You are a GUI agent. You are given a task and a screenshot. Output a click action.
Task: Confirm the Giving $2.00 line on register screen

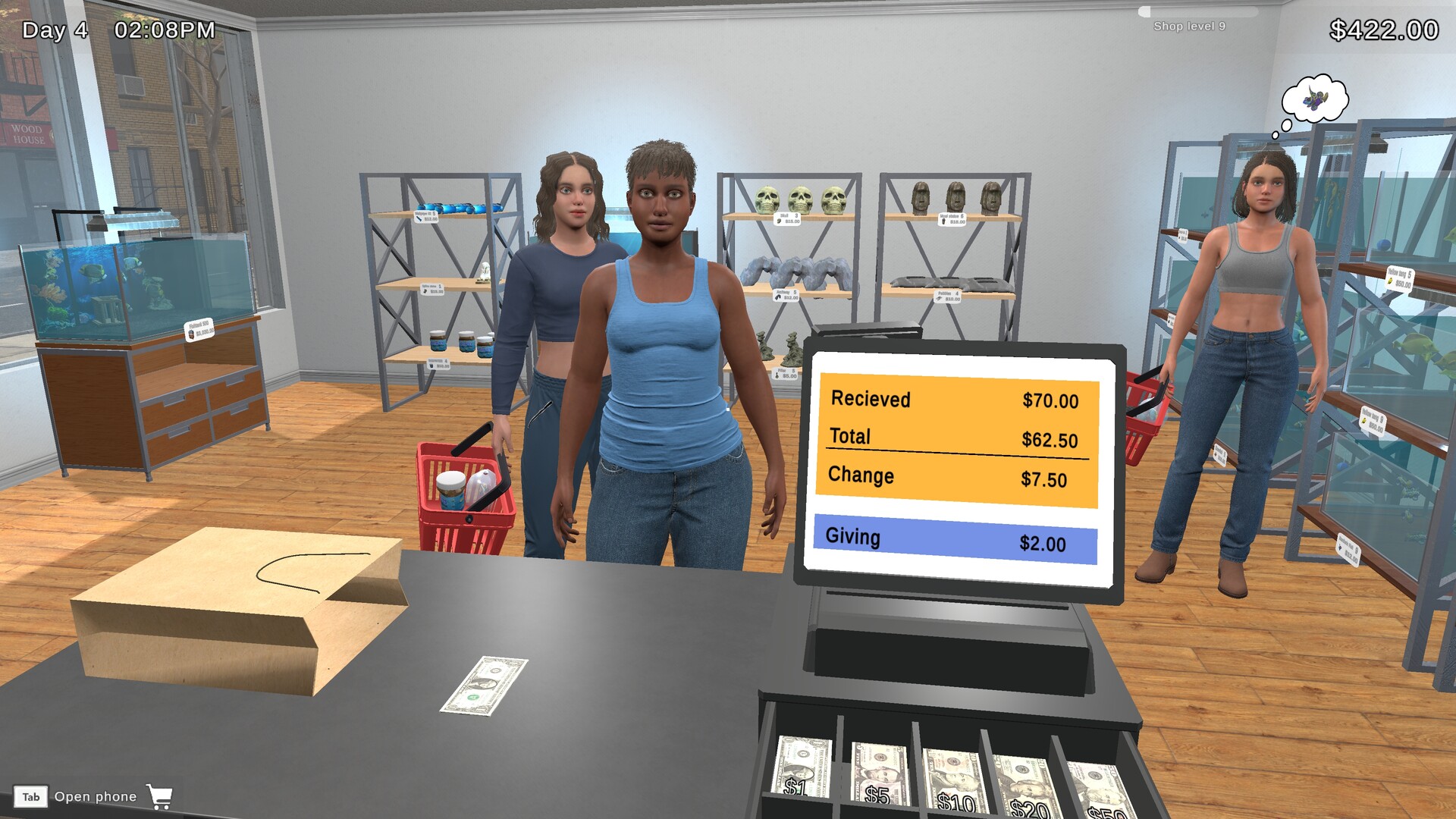click(955, 537)
